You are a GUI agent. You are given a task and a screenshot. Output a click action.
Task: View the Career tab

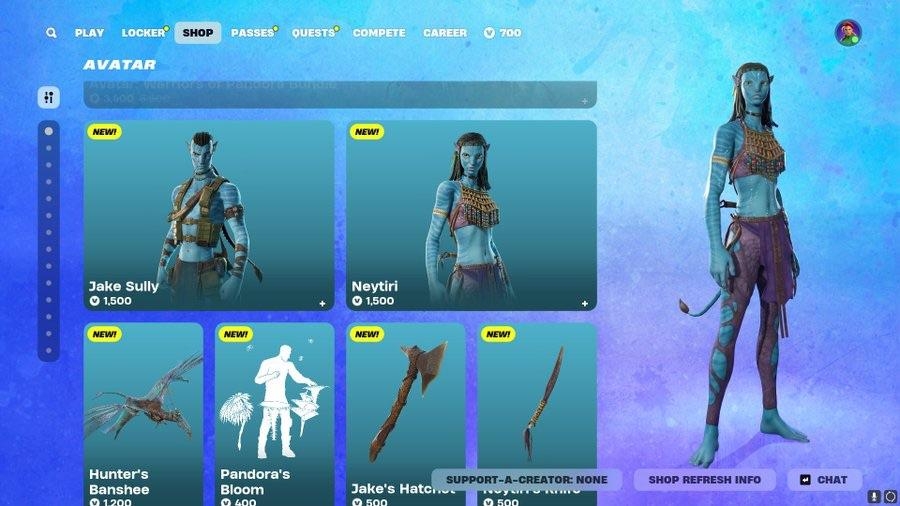pos(445,33)
